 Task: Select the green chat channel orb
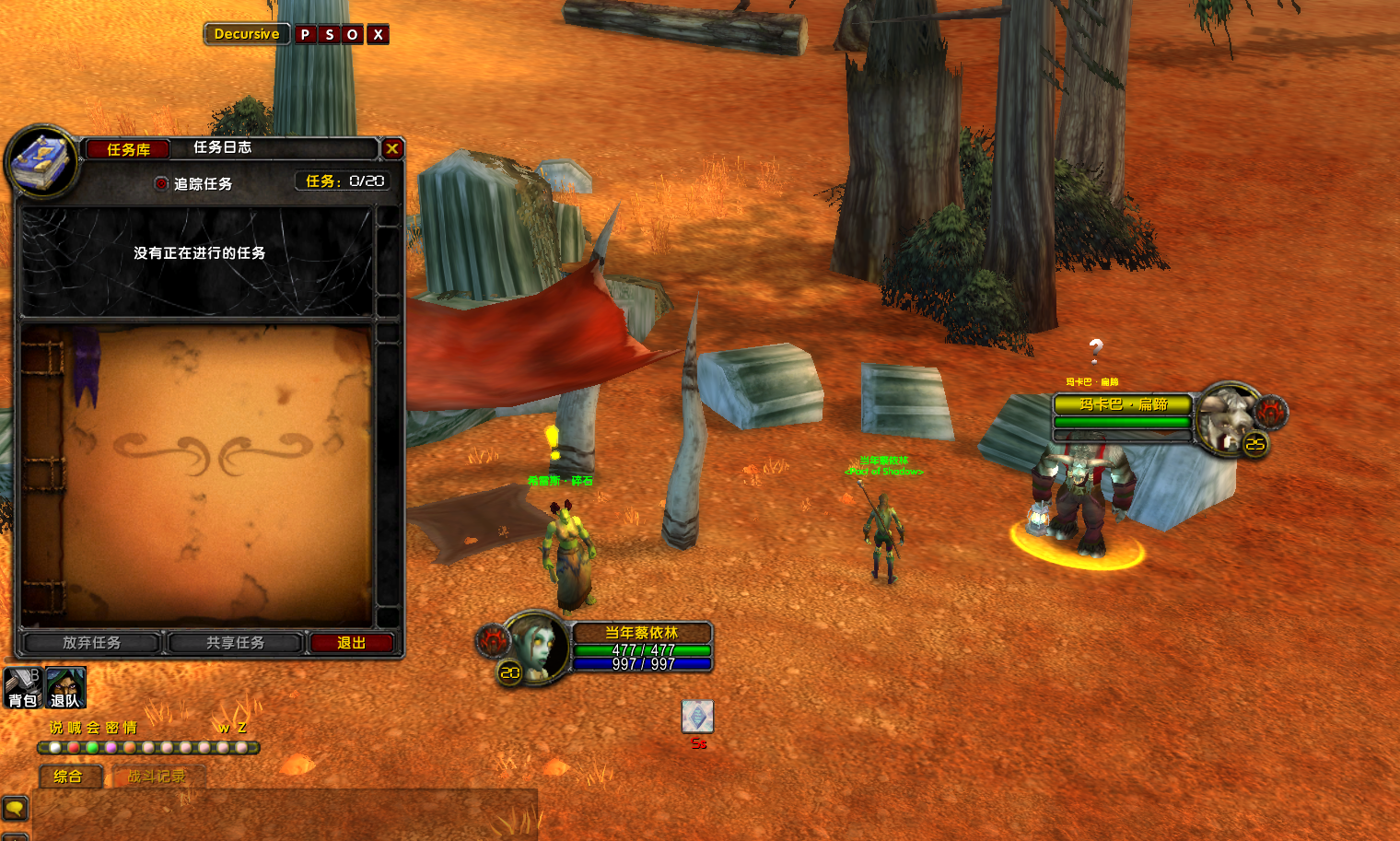[x=92, y=747]
